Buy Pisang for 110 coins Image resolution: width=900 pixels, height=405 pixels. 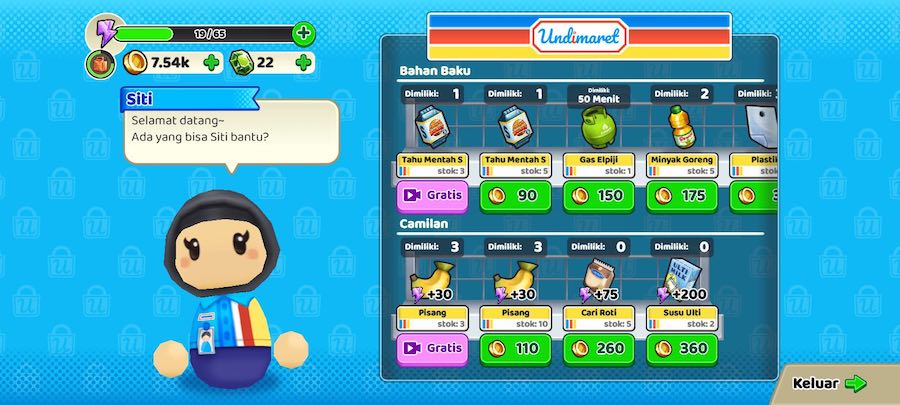pos(515,349)
